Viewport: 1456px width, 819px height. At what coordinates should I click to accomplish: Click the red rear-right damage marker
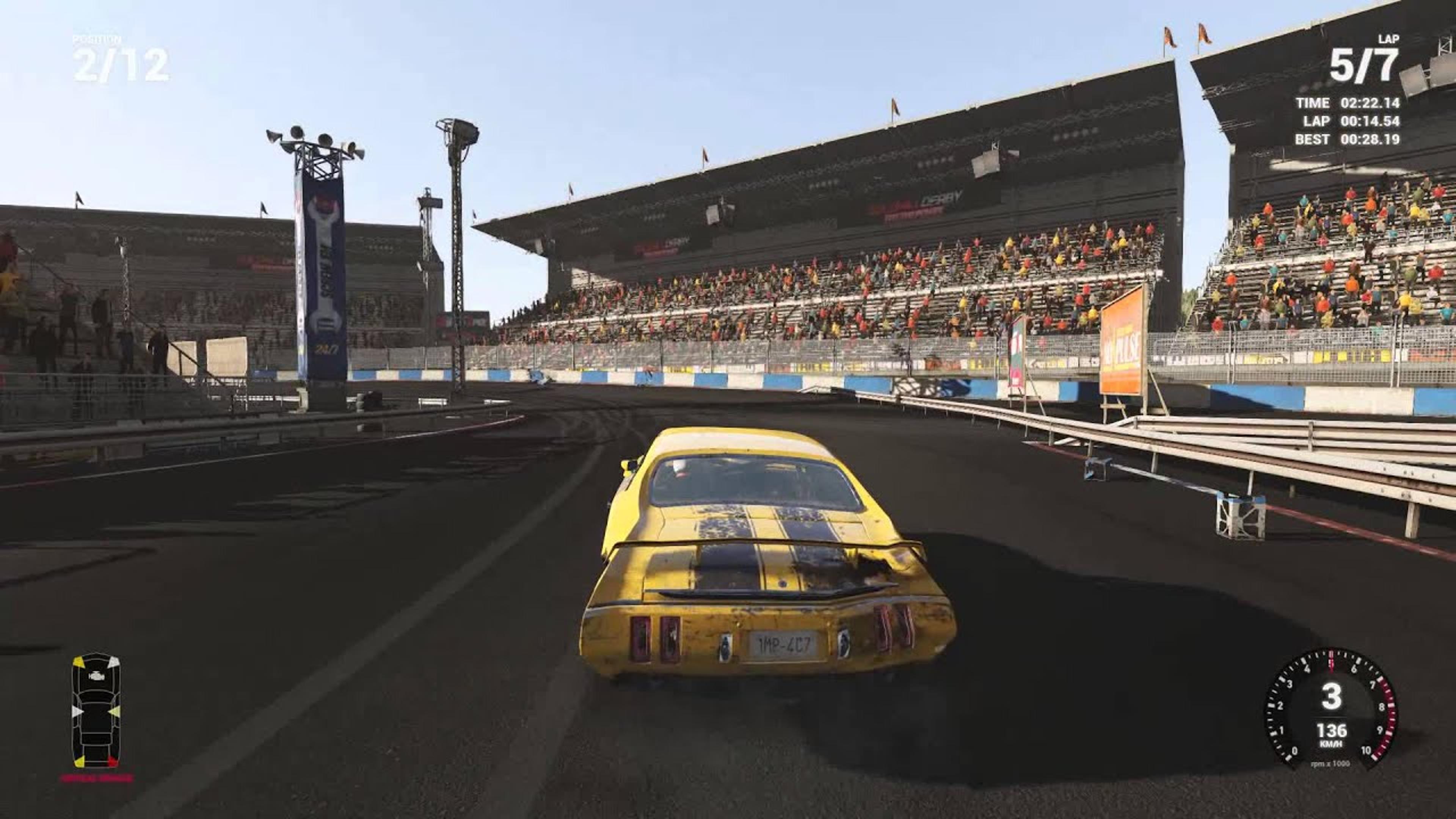pos(112,760)
